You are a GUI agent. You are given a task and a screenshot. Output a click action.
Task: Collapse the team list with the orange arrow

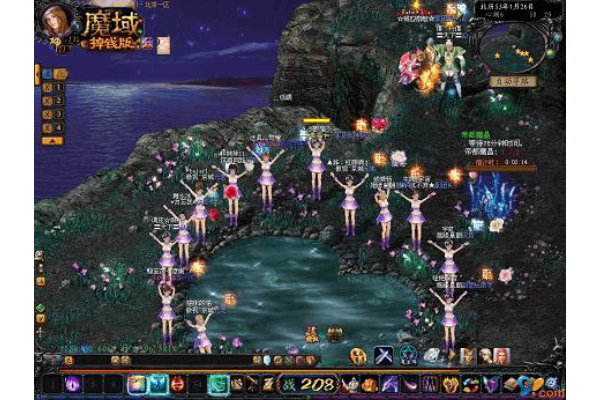[38, 73]
